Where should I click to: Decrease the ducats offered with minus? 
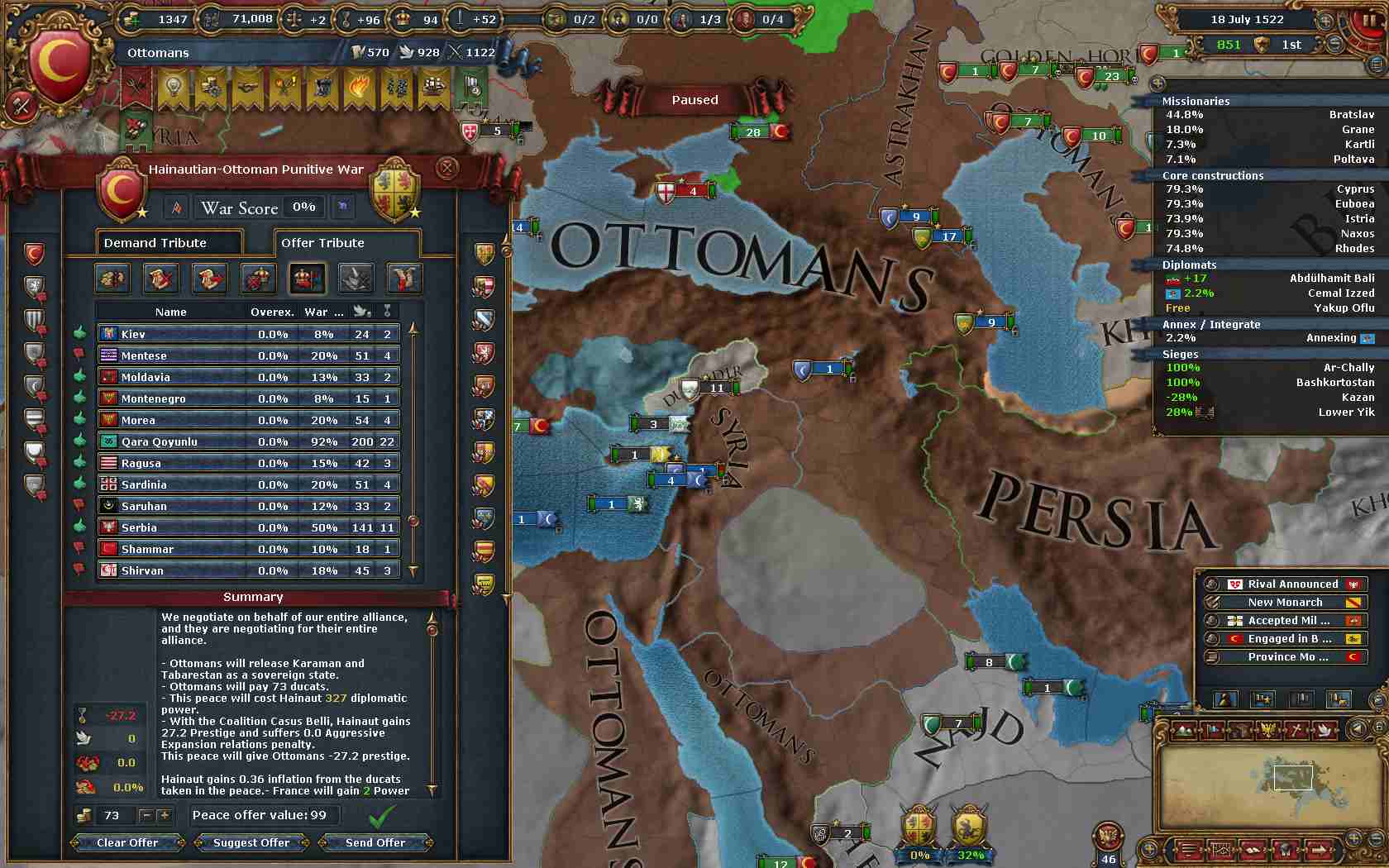click(x=146, y=815)
